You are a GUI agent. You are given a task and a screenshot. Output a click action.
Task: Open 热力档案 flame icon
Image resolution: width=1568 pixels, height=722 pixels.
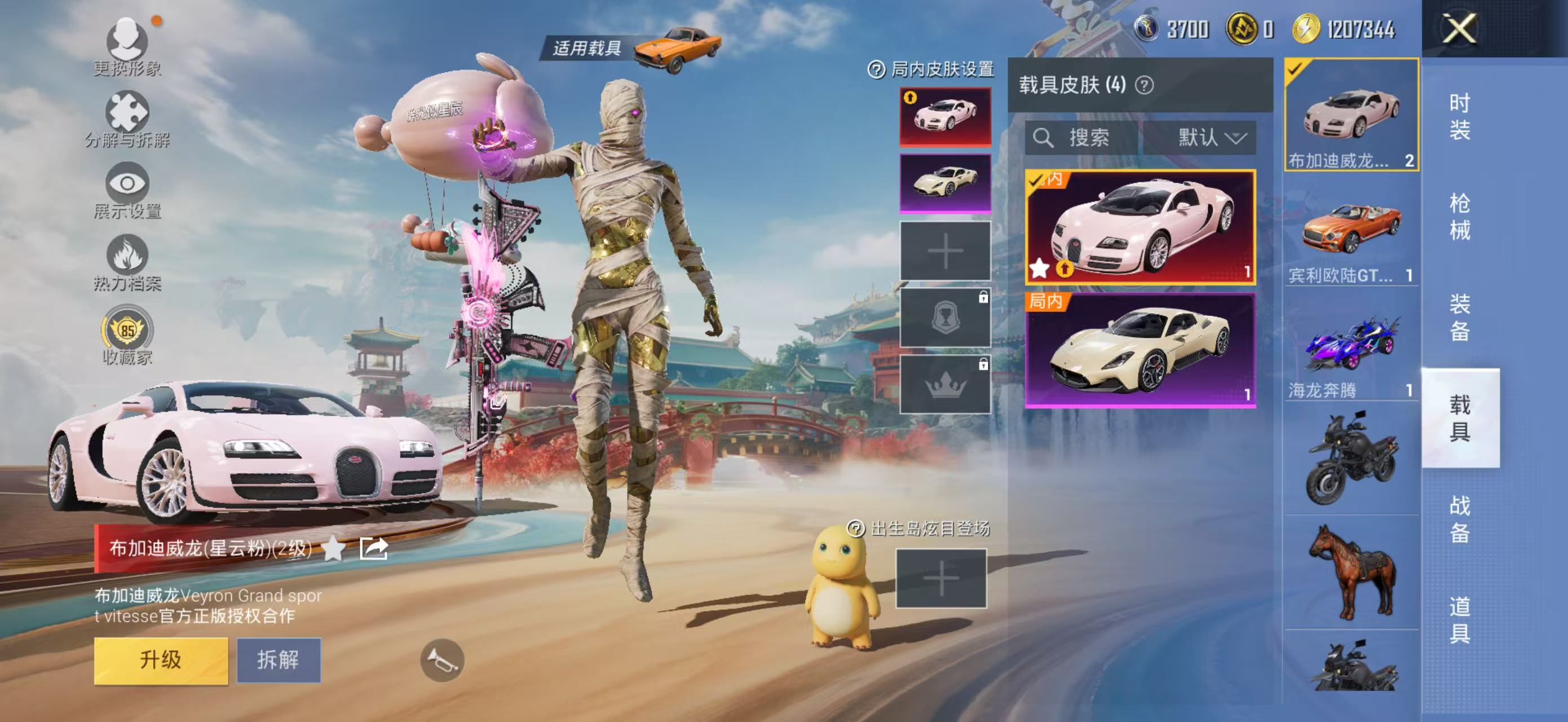(x=127, y=262)
